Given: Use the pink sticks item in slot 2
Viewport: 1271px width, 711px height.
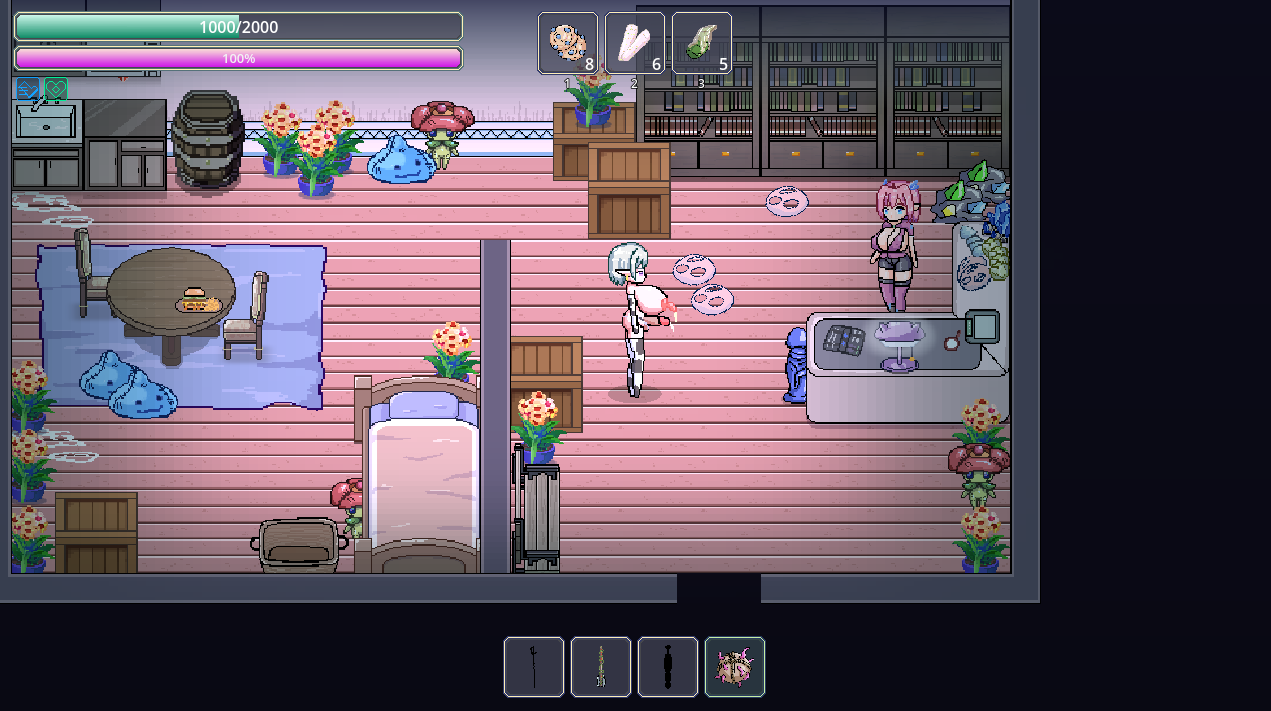Looking at the screenshot, I should [x=635, y=43].
